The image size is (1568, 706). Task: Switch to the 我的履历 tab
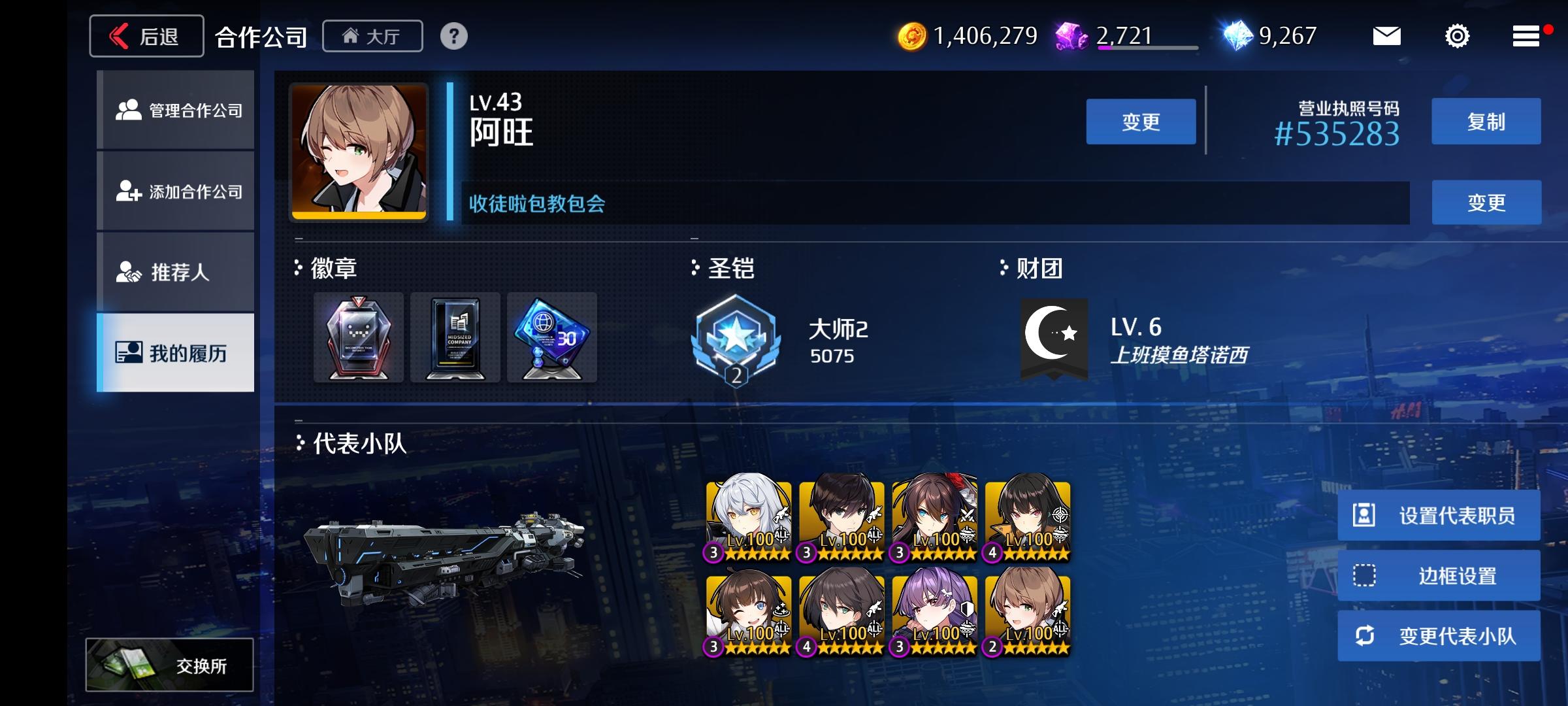click(x=175, y=352)
